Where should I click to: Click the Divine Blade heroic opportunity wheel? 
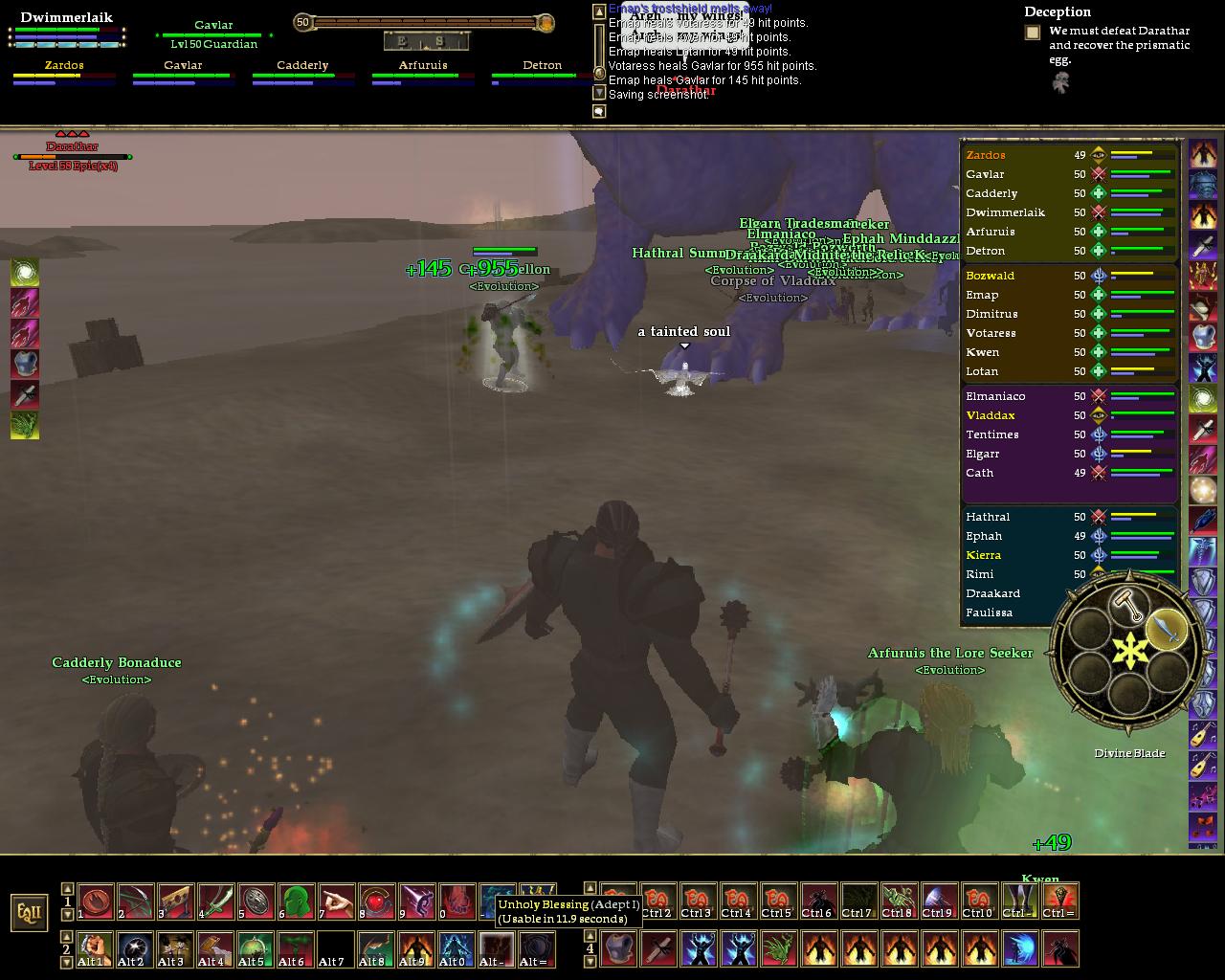point(1128,651)
